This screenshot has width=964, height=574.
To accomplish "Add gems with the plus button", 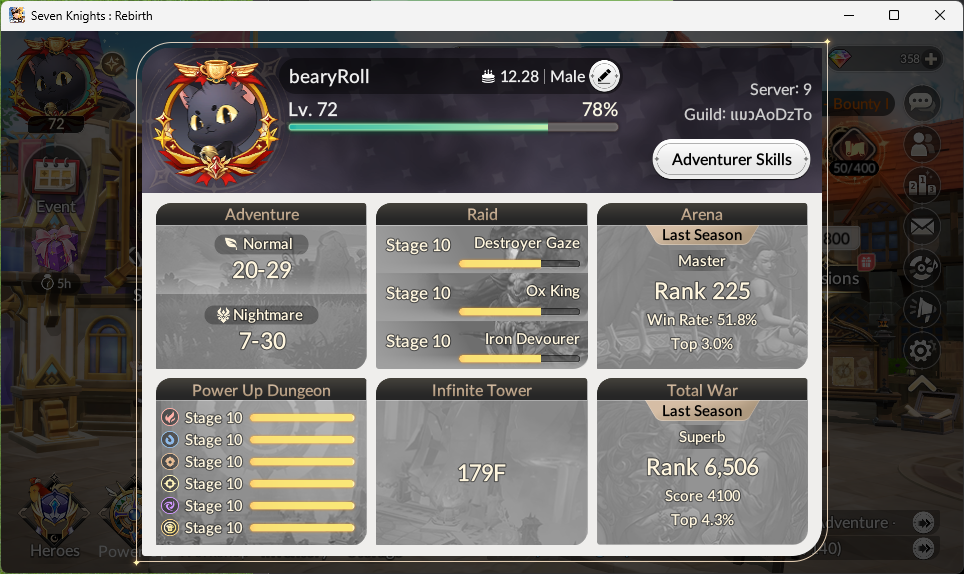I will pos(932,59).
